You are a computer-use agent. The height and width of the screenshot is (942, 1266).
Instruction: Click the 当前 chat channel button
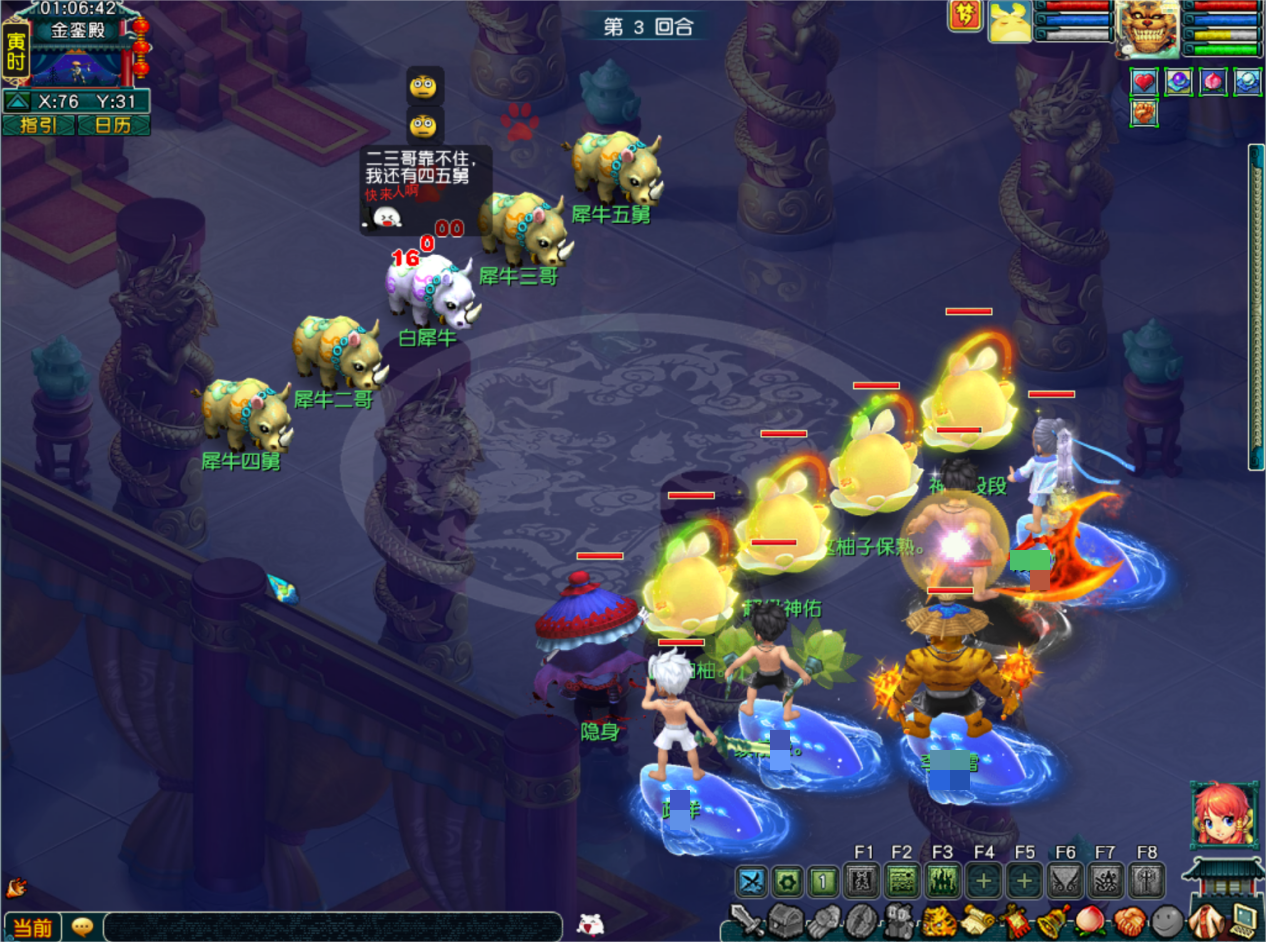click(x=32, y=927)
